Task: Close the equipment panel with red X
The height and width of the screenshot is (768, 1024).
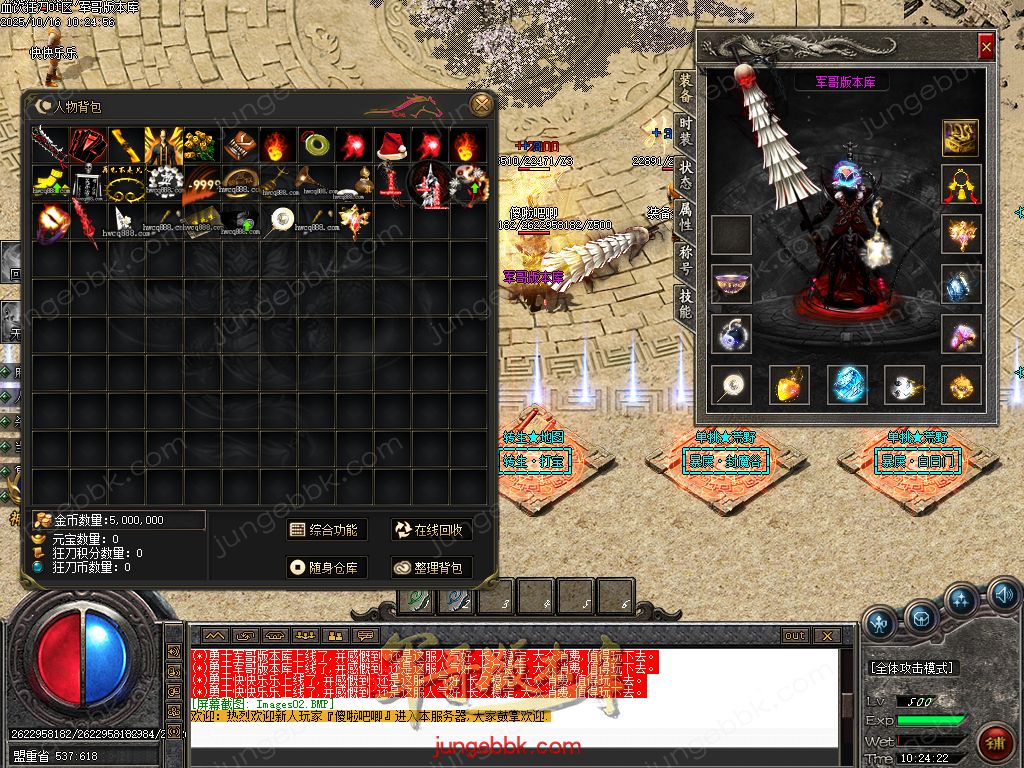Action: (x=986, y=47)
